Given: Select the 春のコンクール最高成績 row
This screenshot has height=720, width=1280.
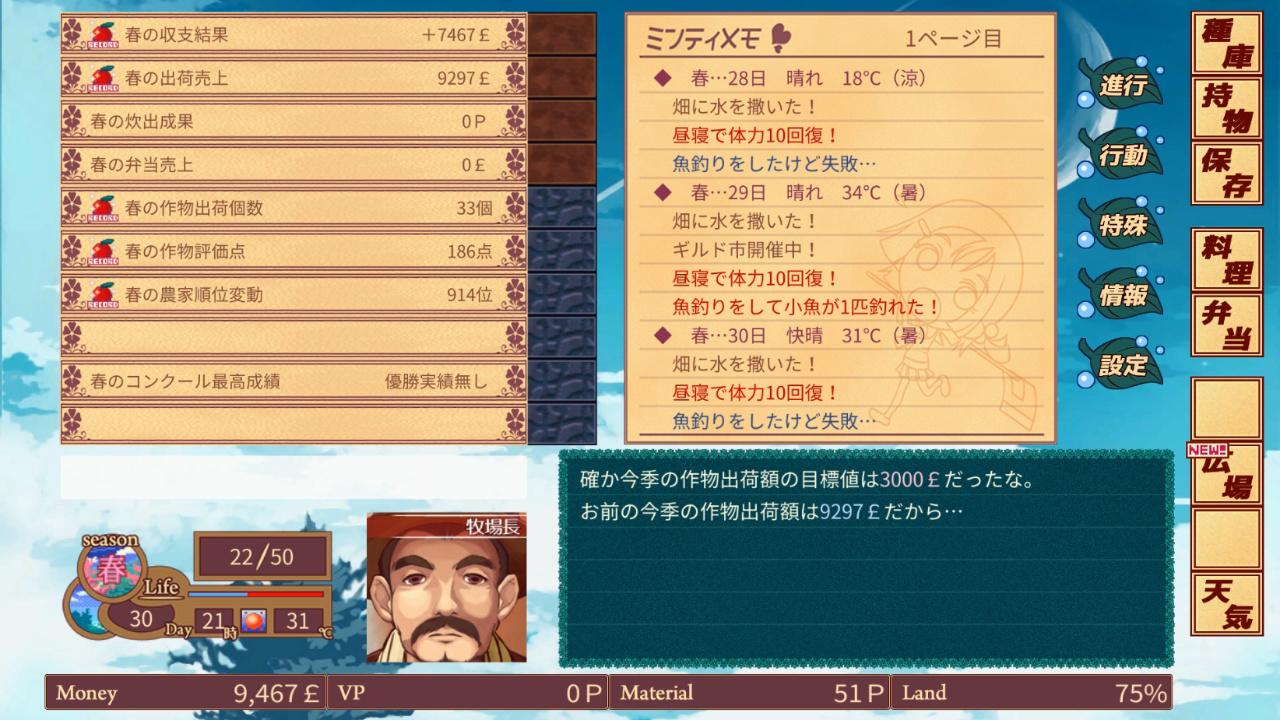Looking at the screenshot, I should tap(293, 381).
